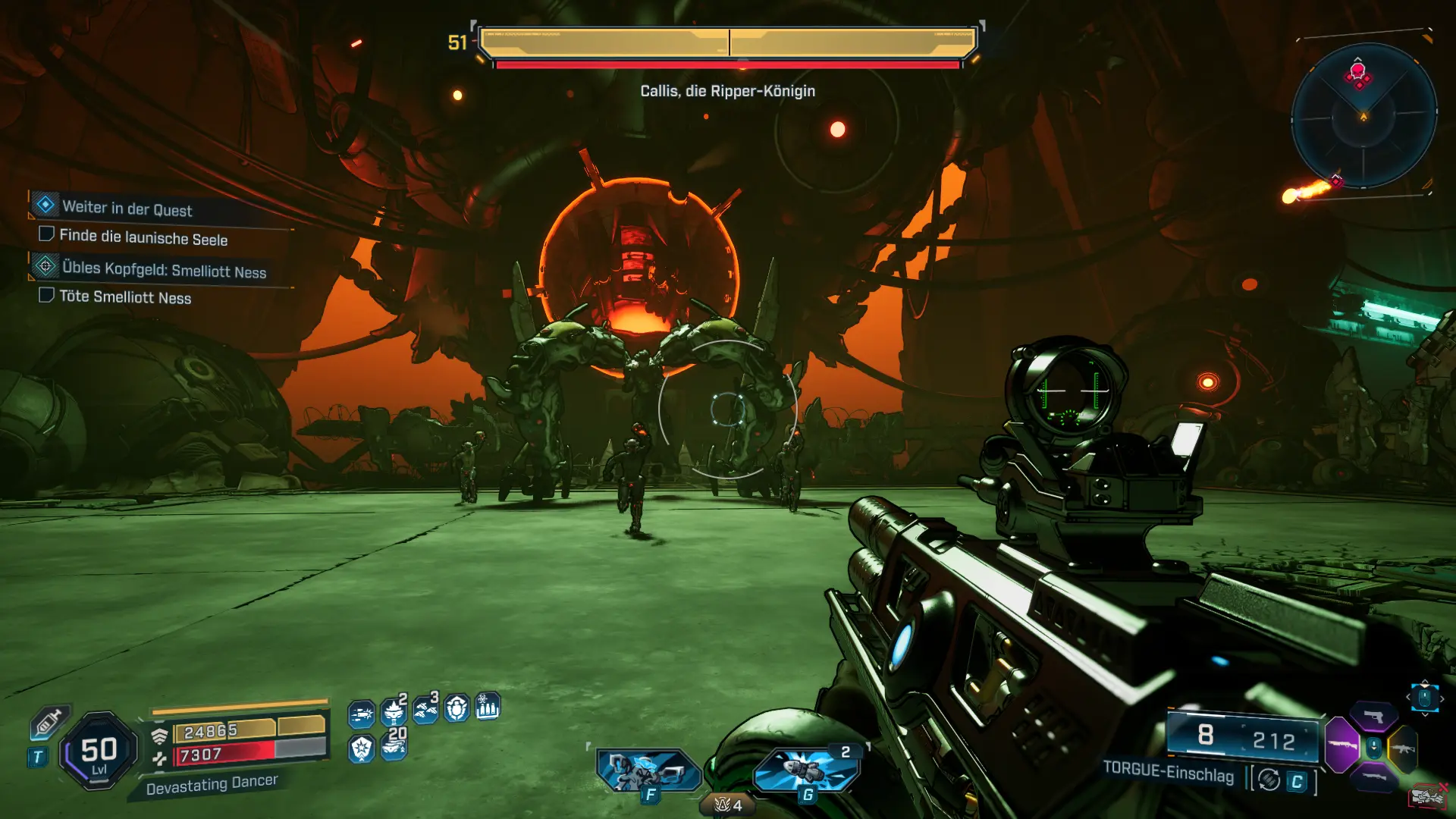This screenshot has height=819, width=1456.
Task: Toggle the 'Finde die launische Seele' objective checkbox
Action: [46, 234]
